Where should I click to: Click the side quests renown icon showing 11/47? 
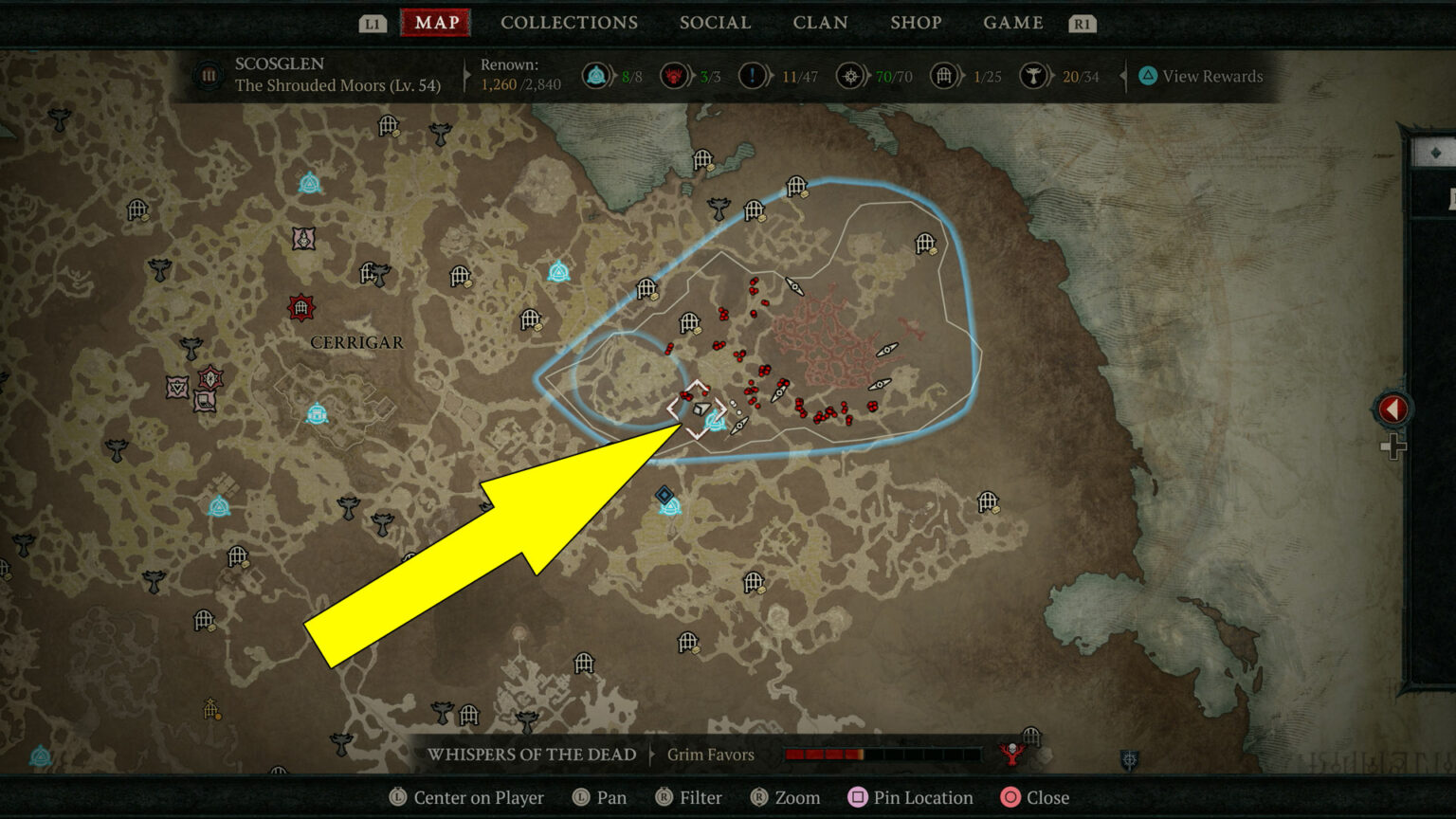[753, 76]
